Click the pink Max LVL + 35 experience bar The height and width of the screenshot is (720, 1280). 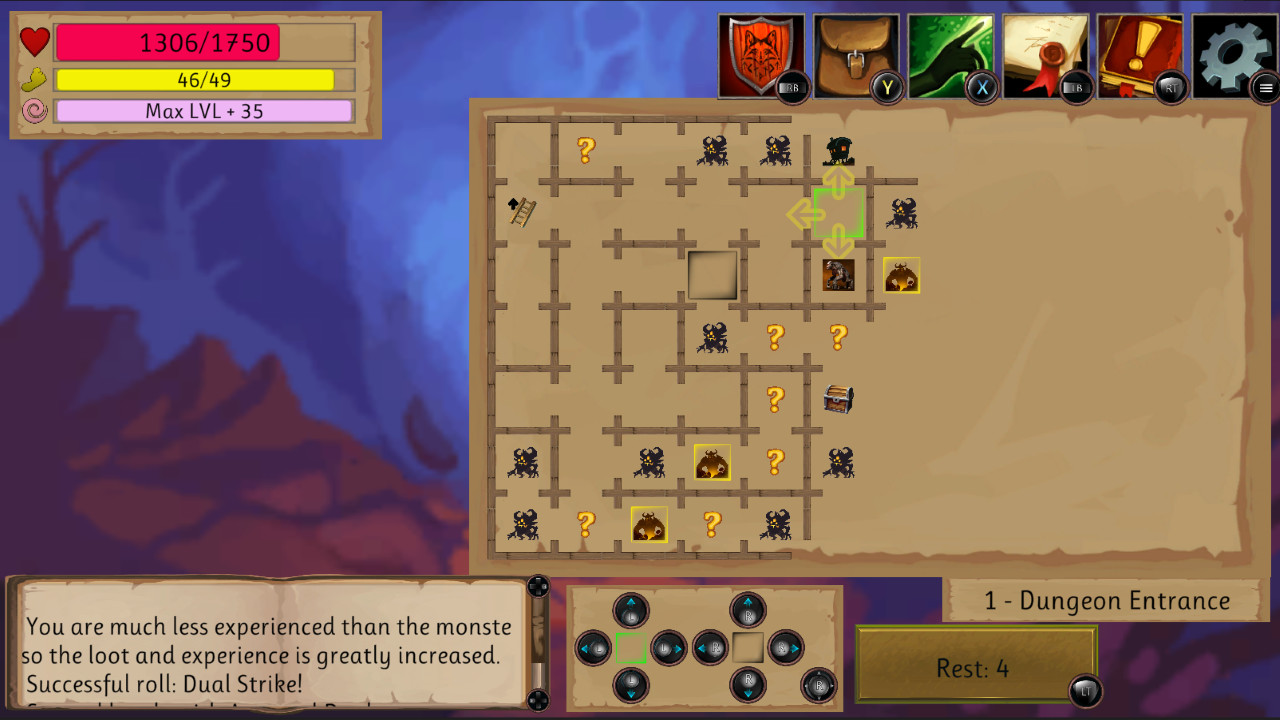coord(204,110)
